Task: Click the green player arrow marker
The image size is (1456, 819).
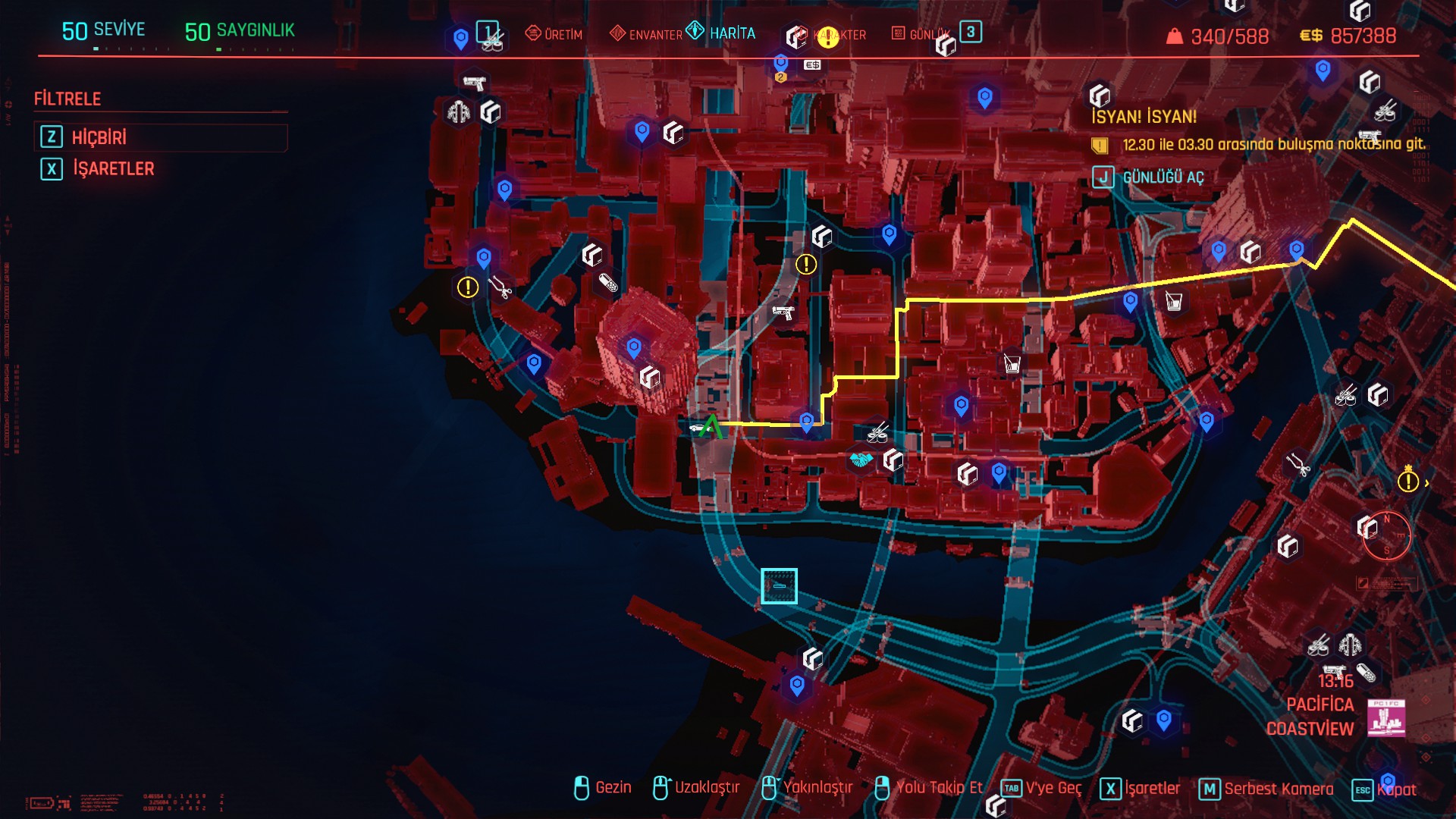Action: click(711, 427)
